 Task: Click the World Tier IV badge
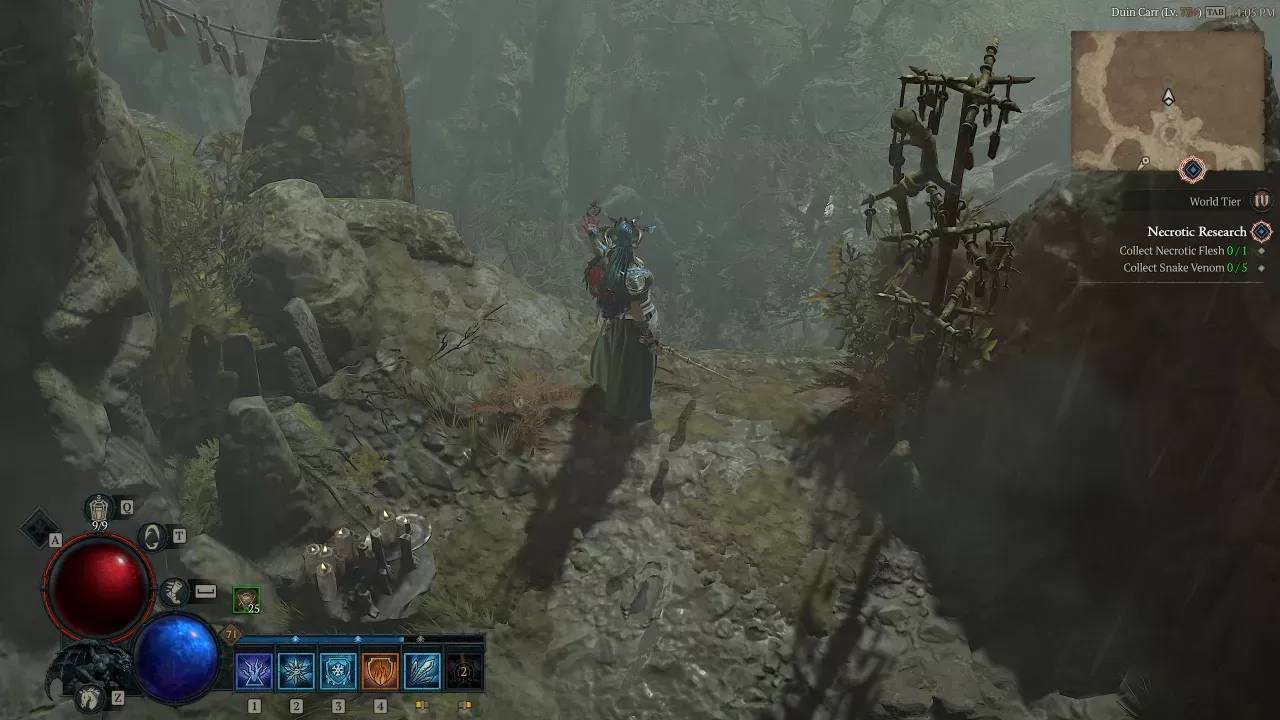click(1262, 201)
